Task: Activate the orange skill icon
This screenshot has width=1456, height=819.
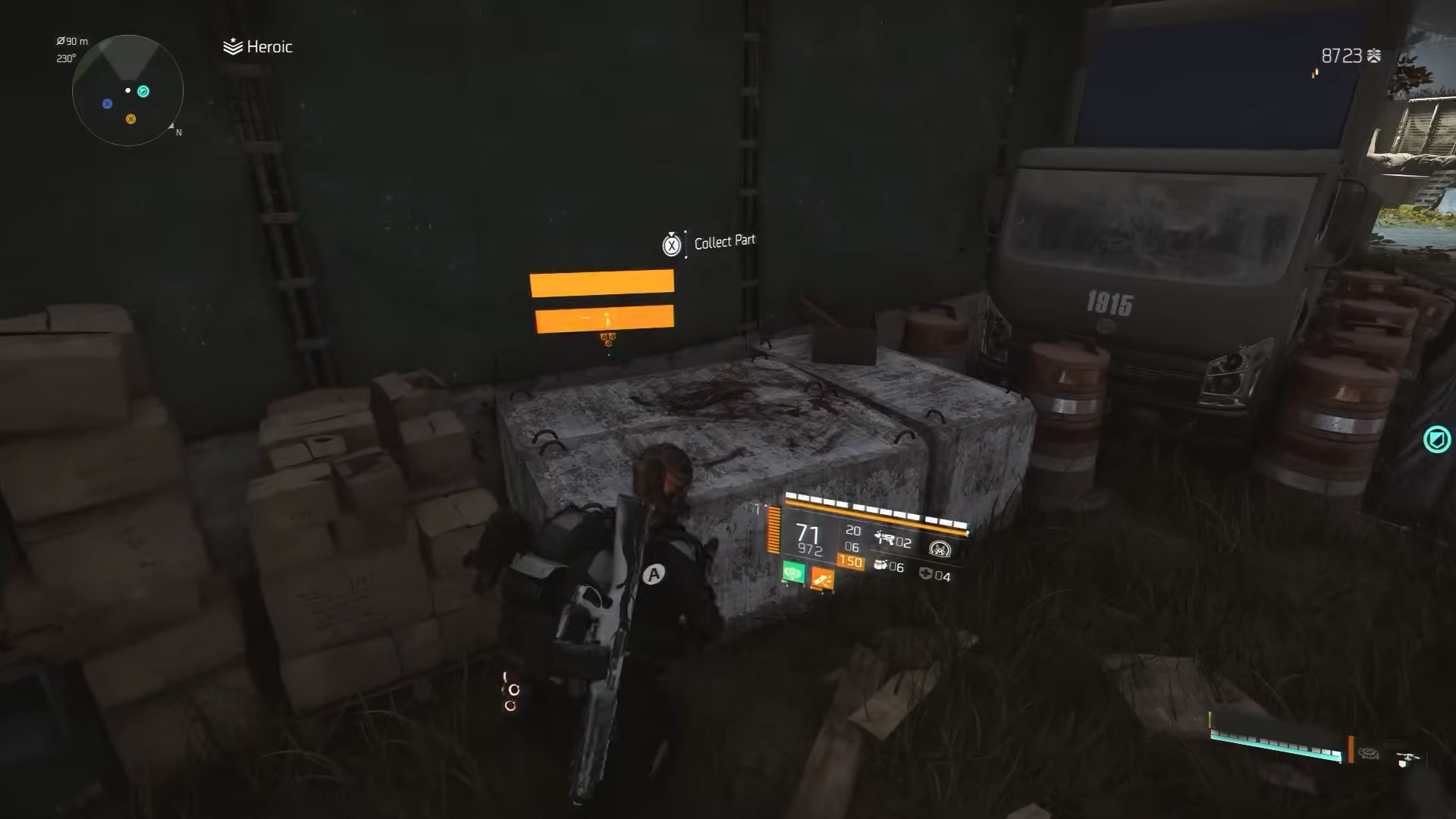Action: point(822,579)
